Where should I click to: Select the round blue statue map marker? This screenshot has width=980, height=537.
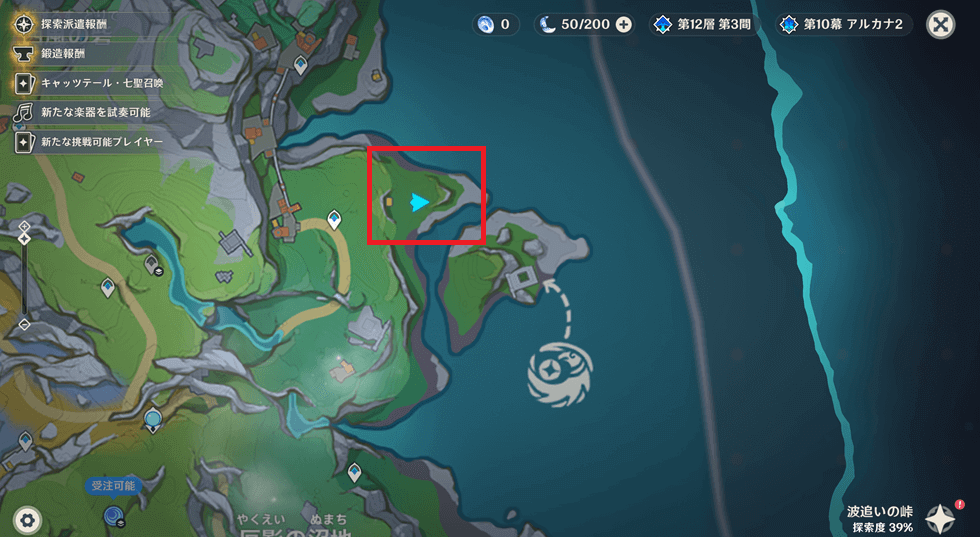coord(152,418)
